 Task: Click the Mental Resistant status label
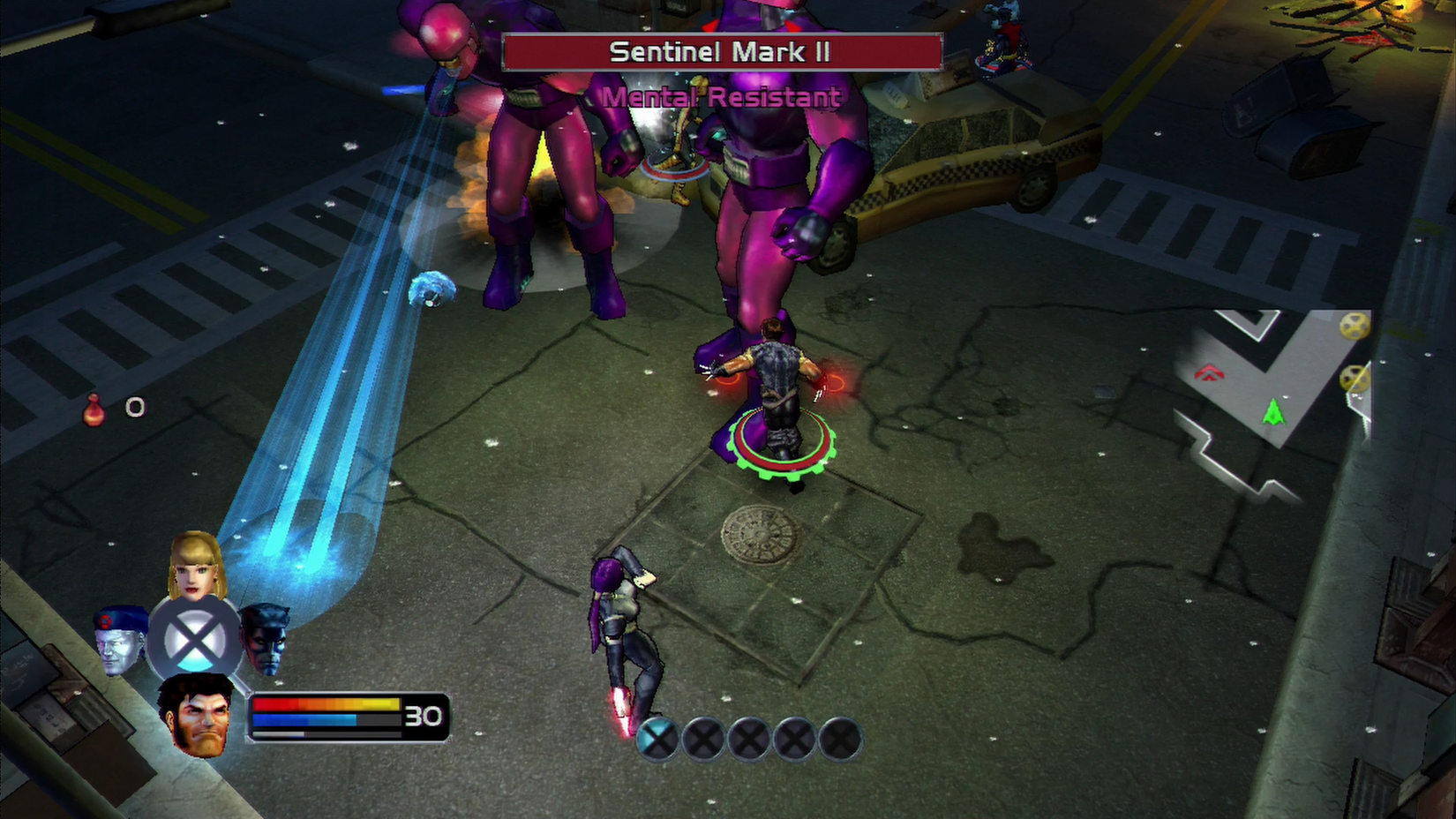719,97
